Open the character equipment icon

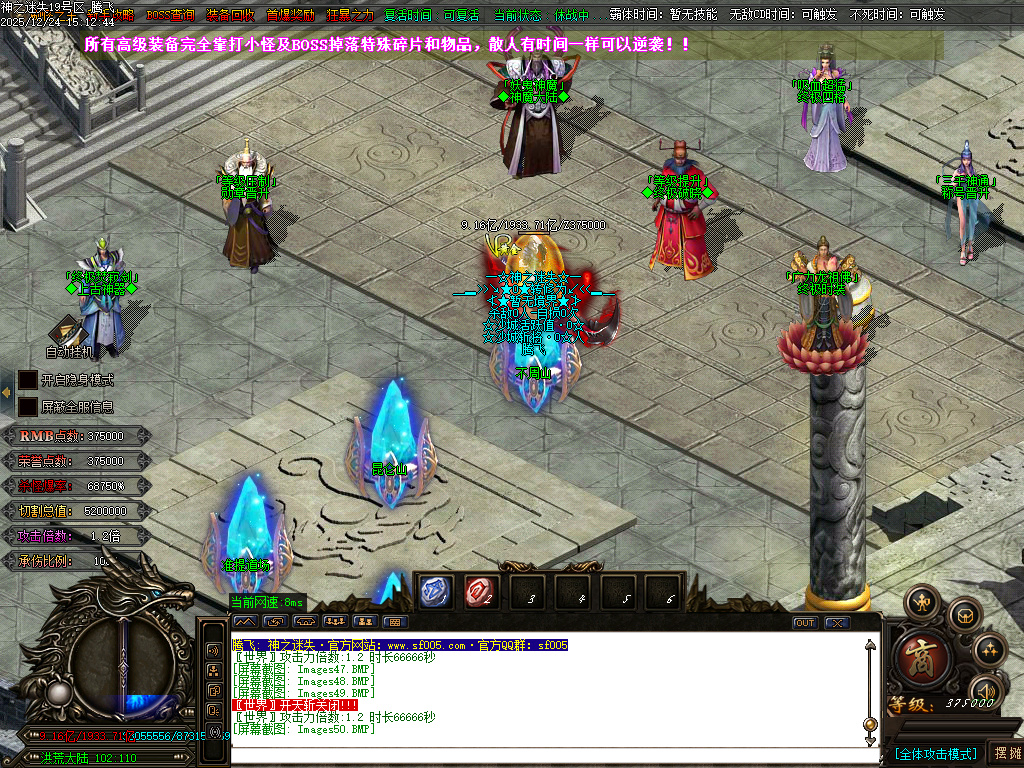click(x=922, y=602)
